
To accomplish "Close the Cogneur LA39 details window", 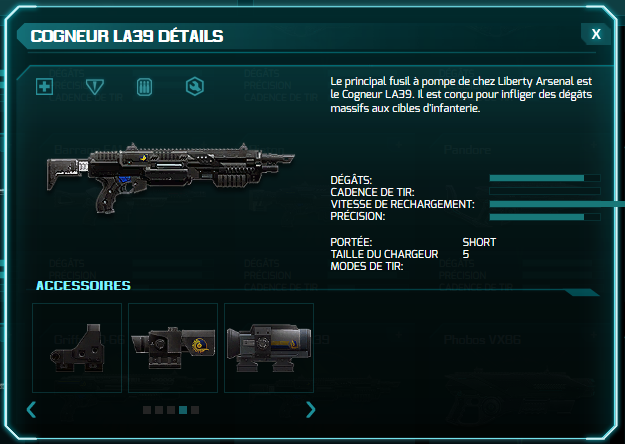I will [x=596, y=34].
